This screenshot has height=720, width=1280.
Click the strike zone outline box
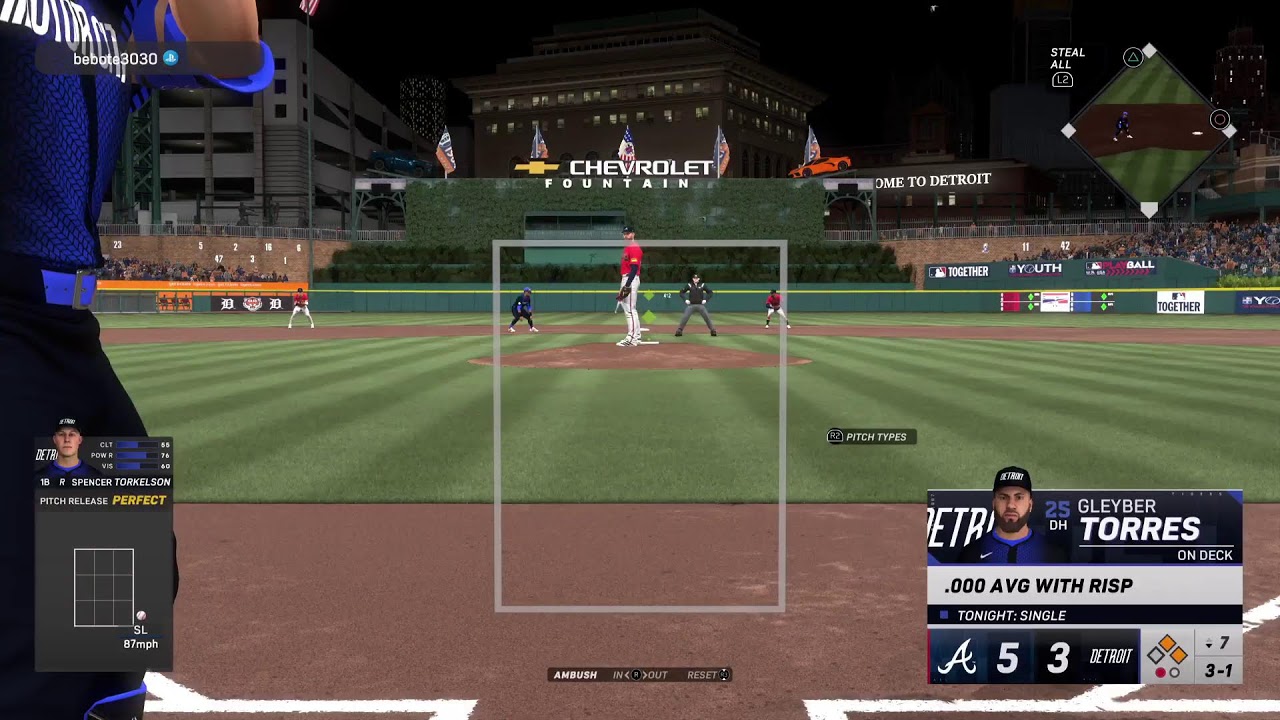click(640, 425)
